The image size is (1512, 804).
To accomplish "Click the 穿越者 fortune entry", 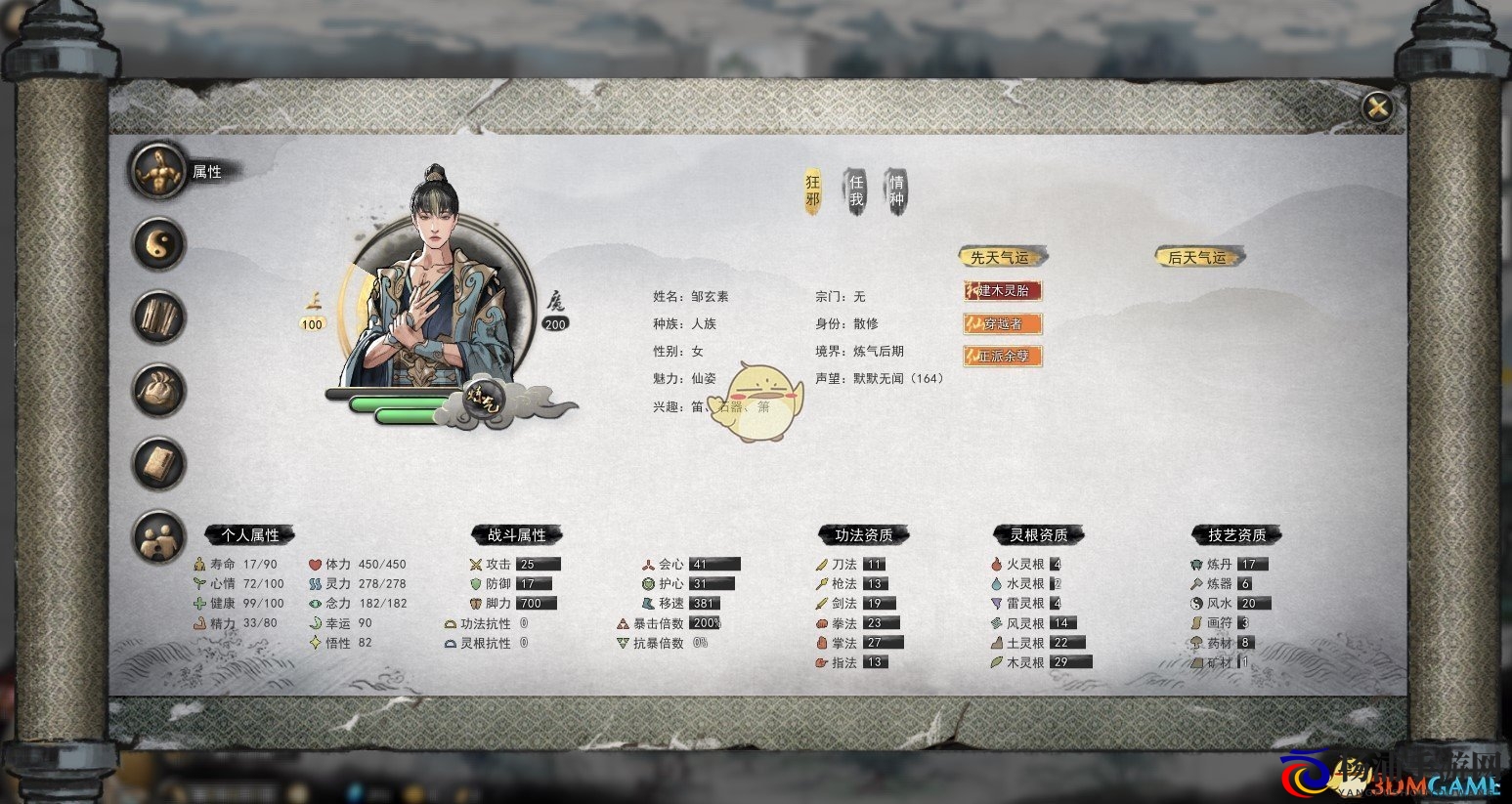I will point(1003,323).
